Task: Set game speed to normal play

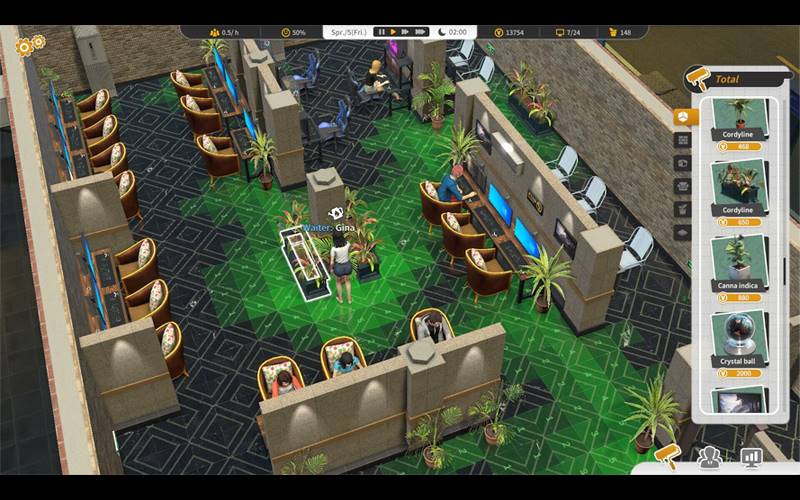Action: click(x=393, y=32)
